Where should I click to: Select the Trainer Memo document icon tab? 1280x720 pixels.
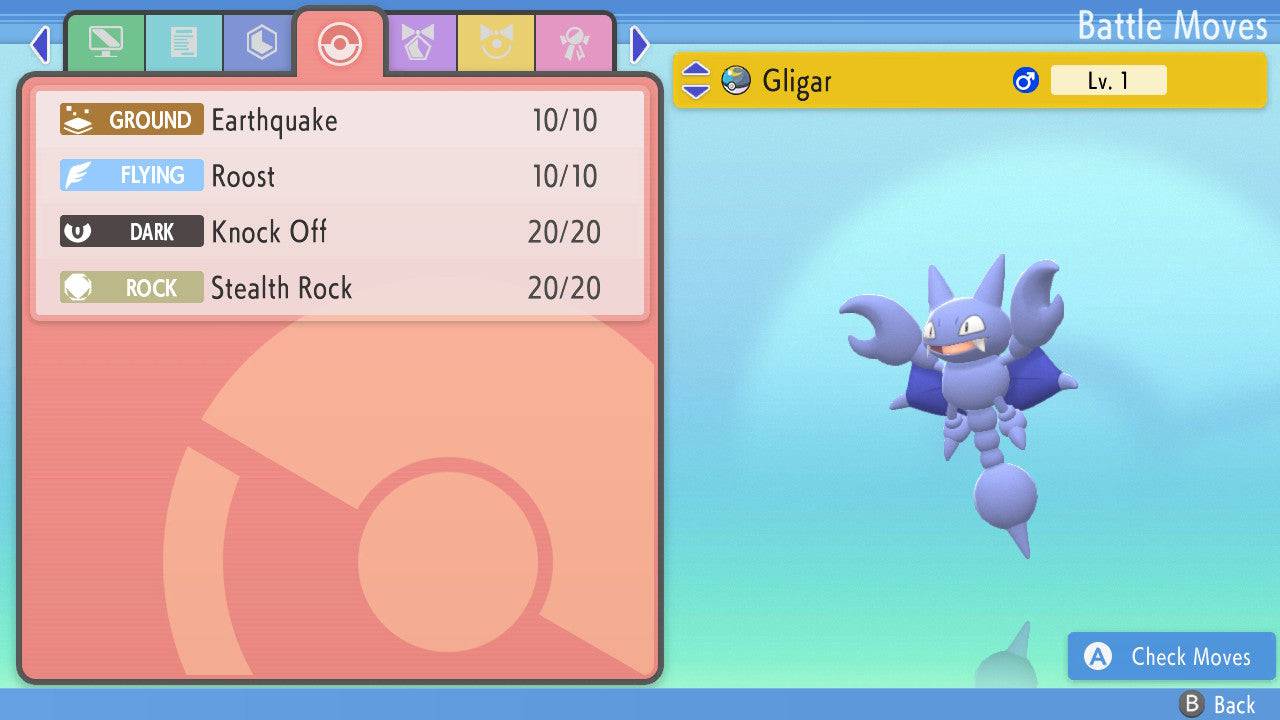tap(183, 43)
